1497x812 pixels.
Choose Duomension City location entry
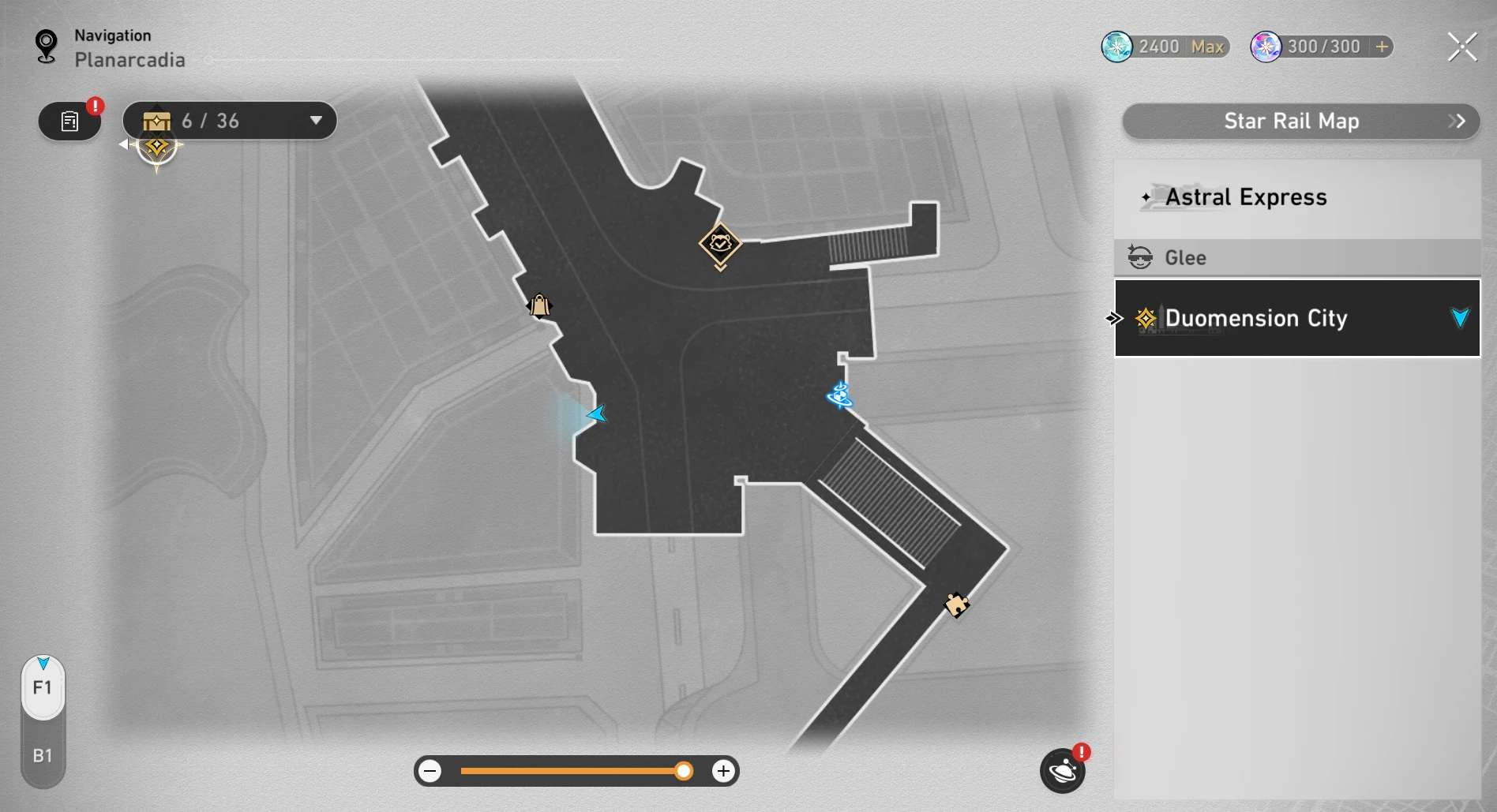(x=1296, y=318)
